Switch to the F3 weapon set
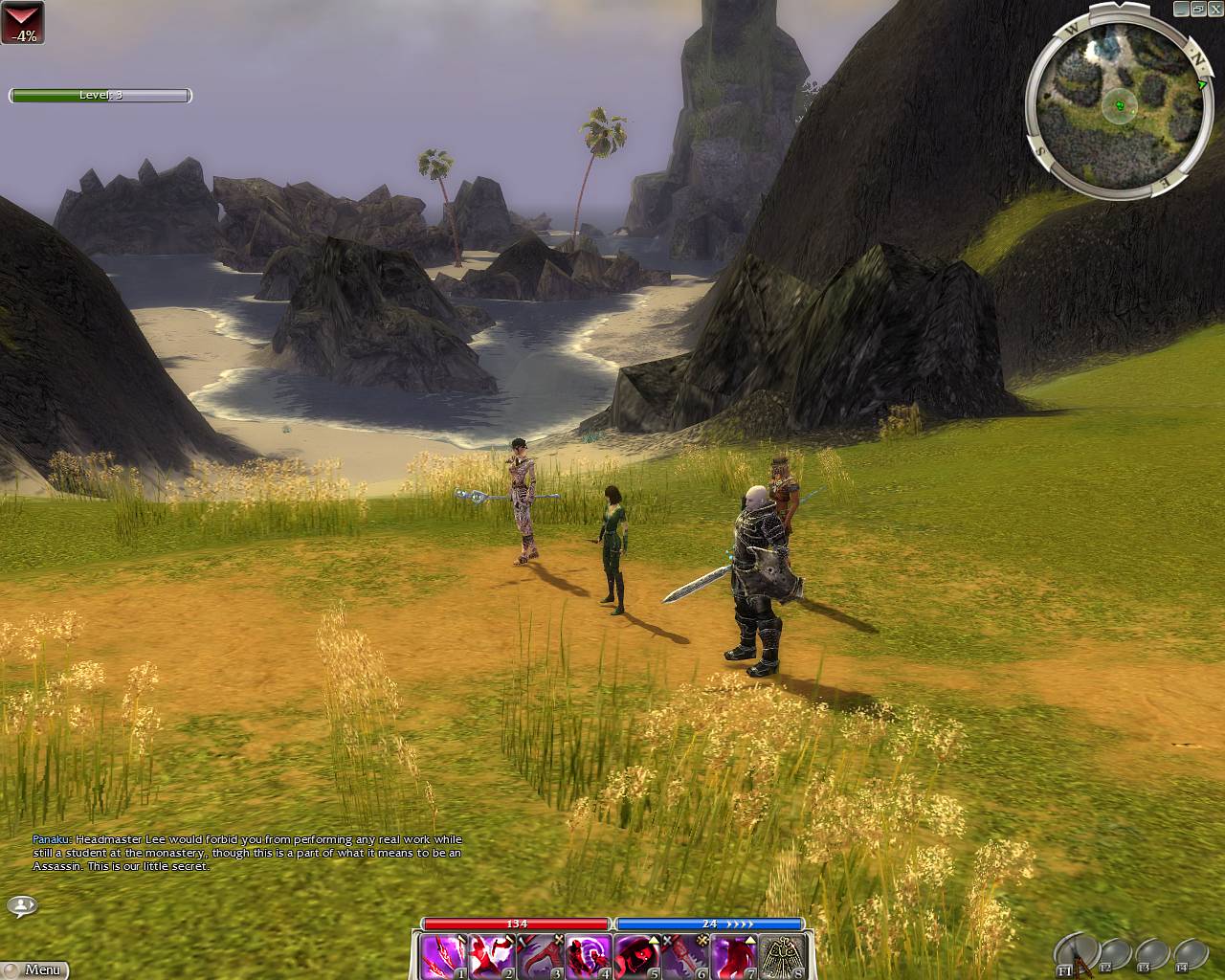Image resolution: width=1225 pixels, height=980 pixels. [1152, 955]
